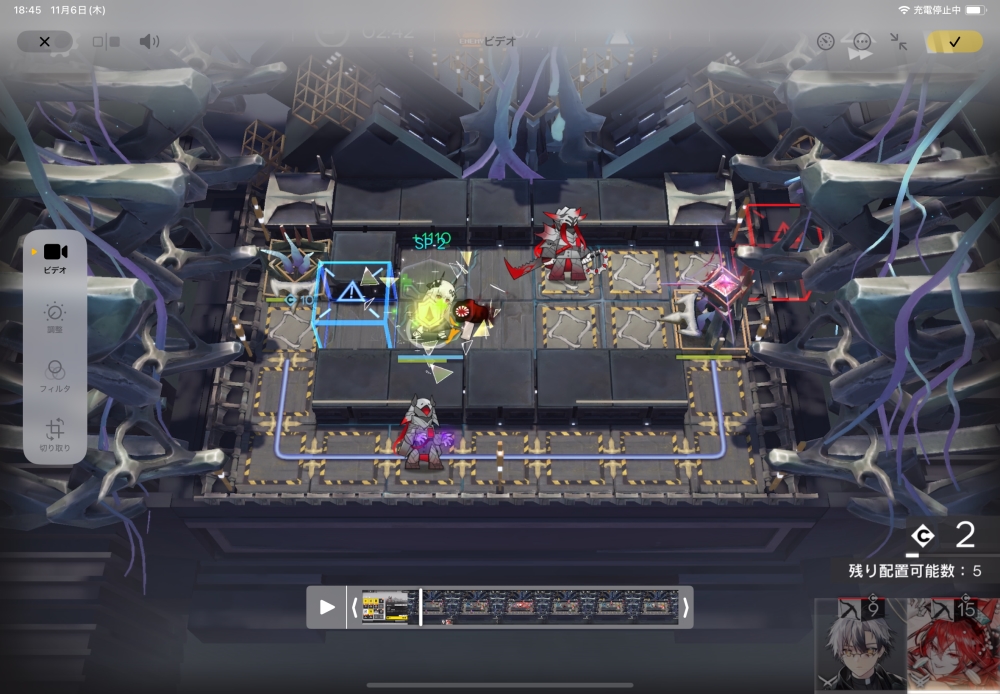Switch to the 調整 adjustment tab
The width and height of the screenshot is (1000, 694).
click(55, 318)
